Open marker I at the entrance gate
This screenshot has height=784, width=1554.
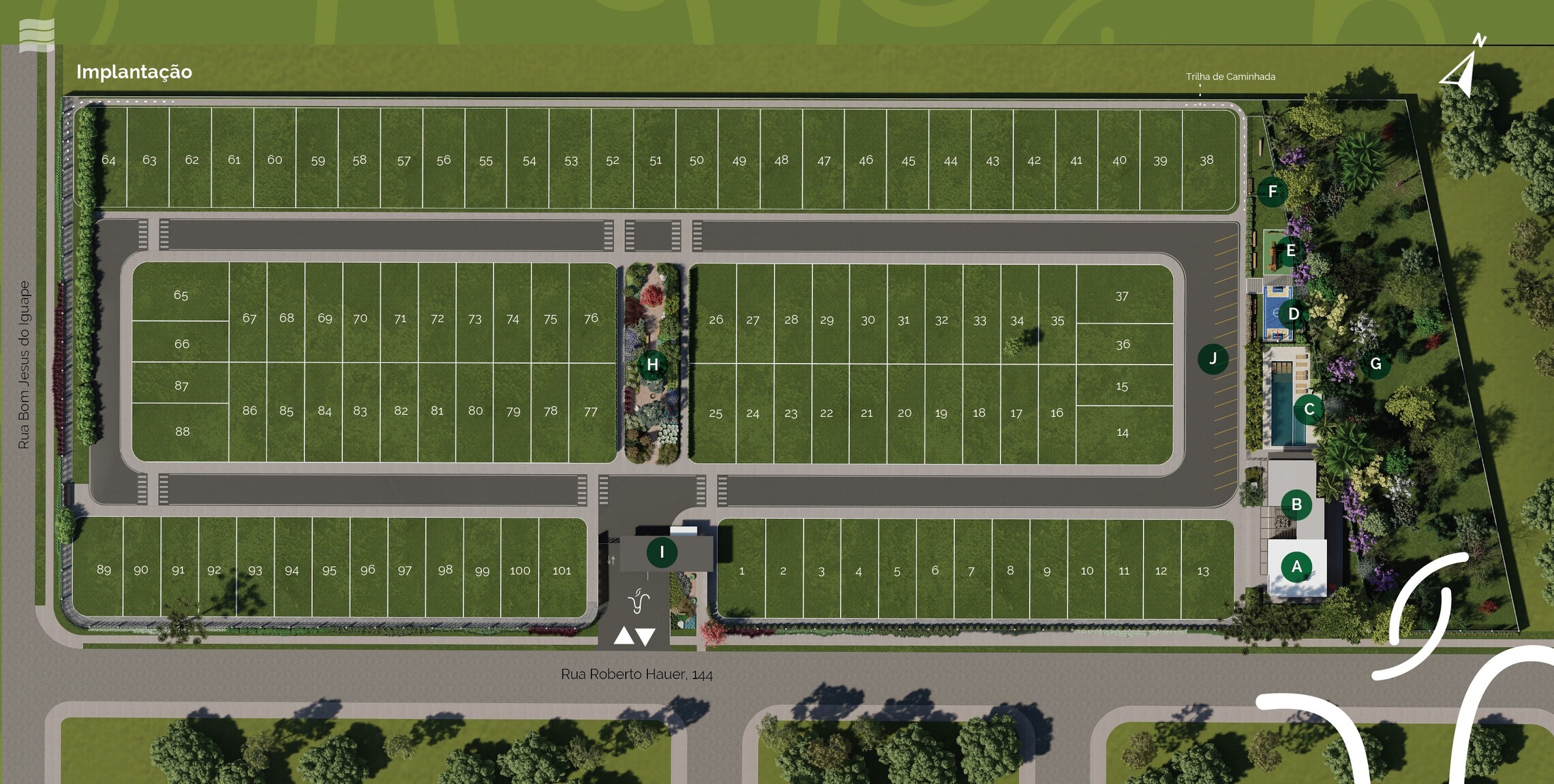[661, 552]
